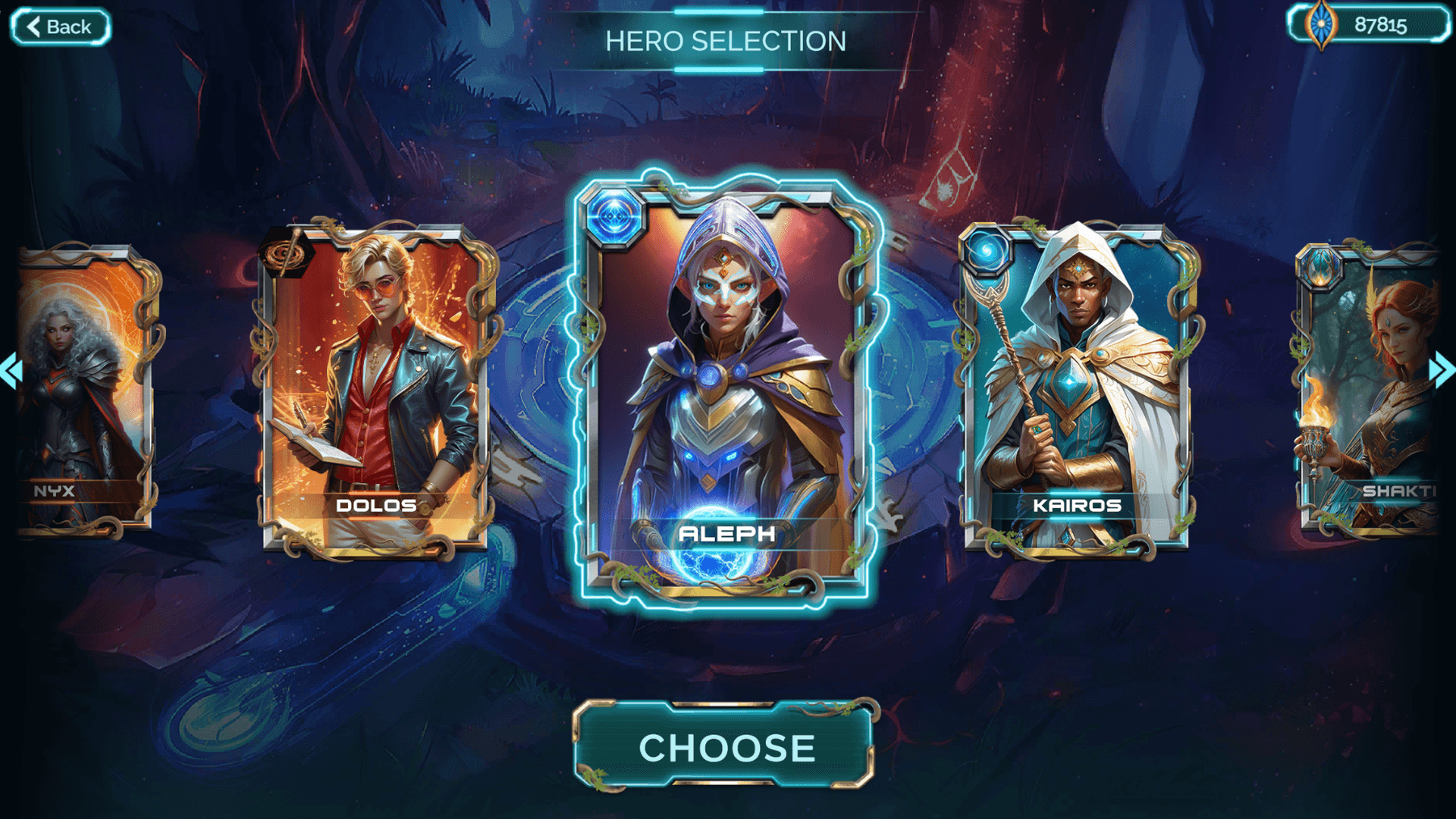The image size is (1456, 819).
Task: Select the Aleph hero card
Action: 726,387
